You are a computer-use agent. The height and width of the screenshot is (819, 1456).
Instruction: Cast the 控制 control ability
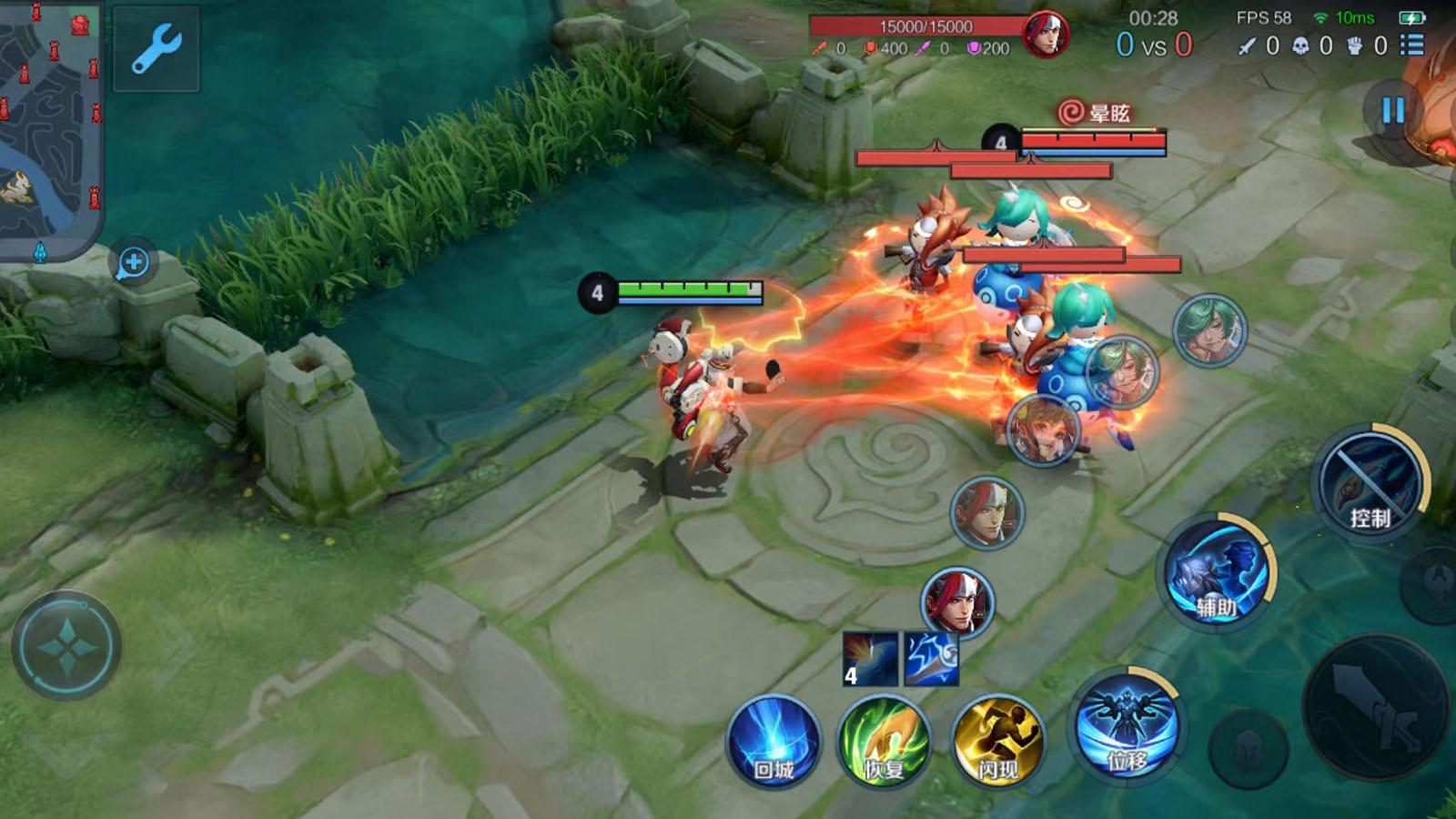[x=1369, y=484]
